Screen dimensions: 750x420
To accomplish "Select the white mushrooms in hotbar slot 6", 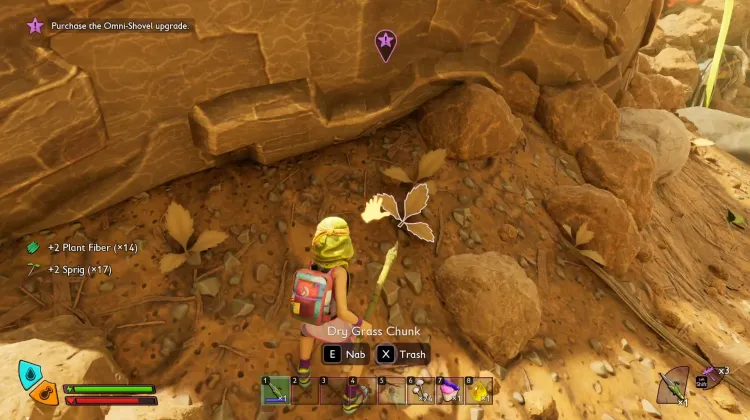I will pyautogui.click(x=421, y=390).
